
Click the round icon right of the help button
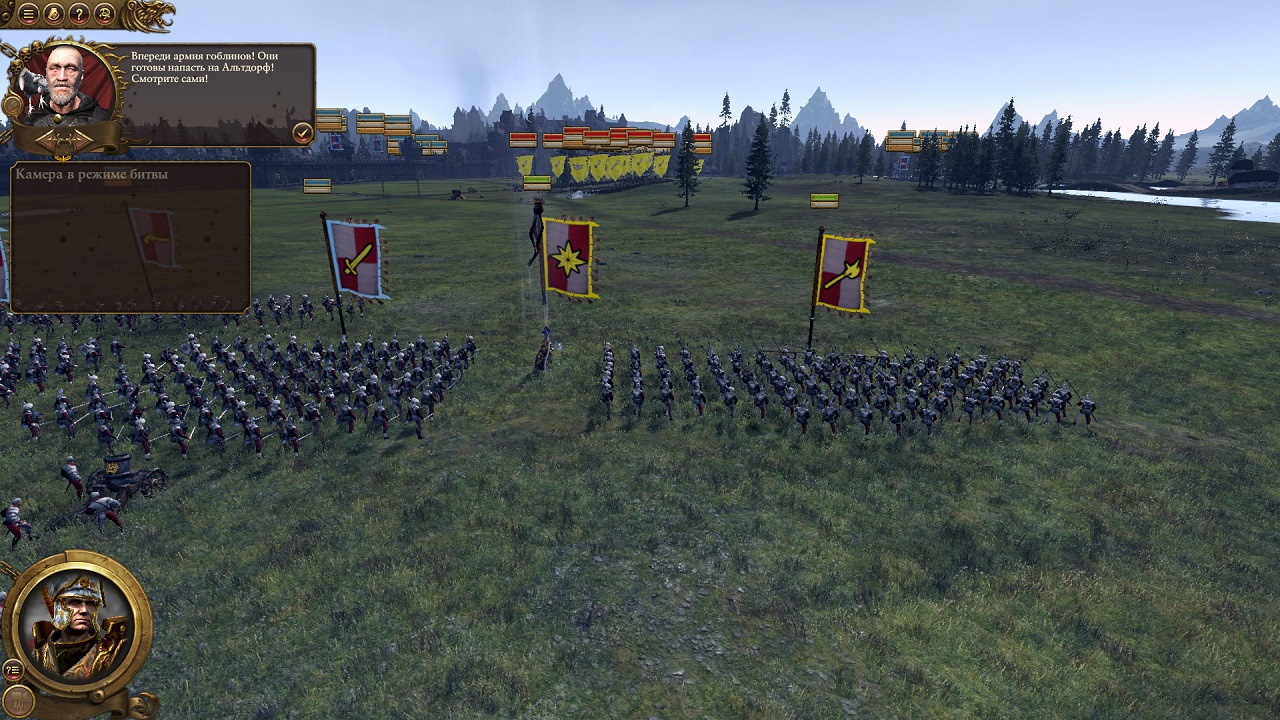pos(104,14)
